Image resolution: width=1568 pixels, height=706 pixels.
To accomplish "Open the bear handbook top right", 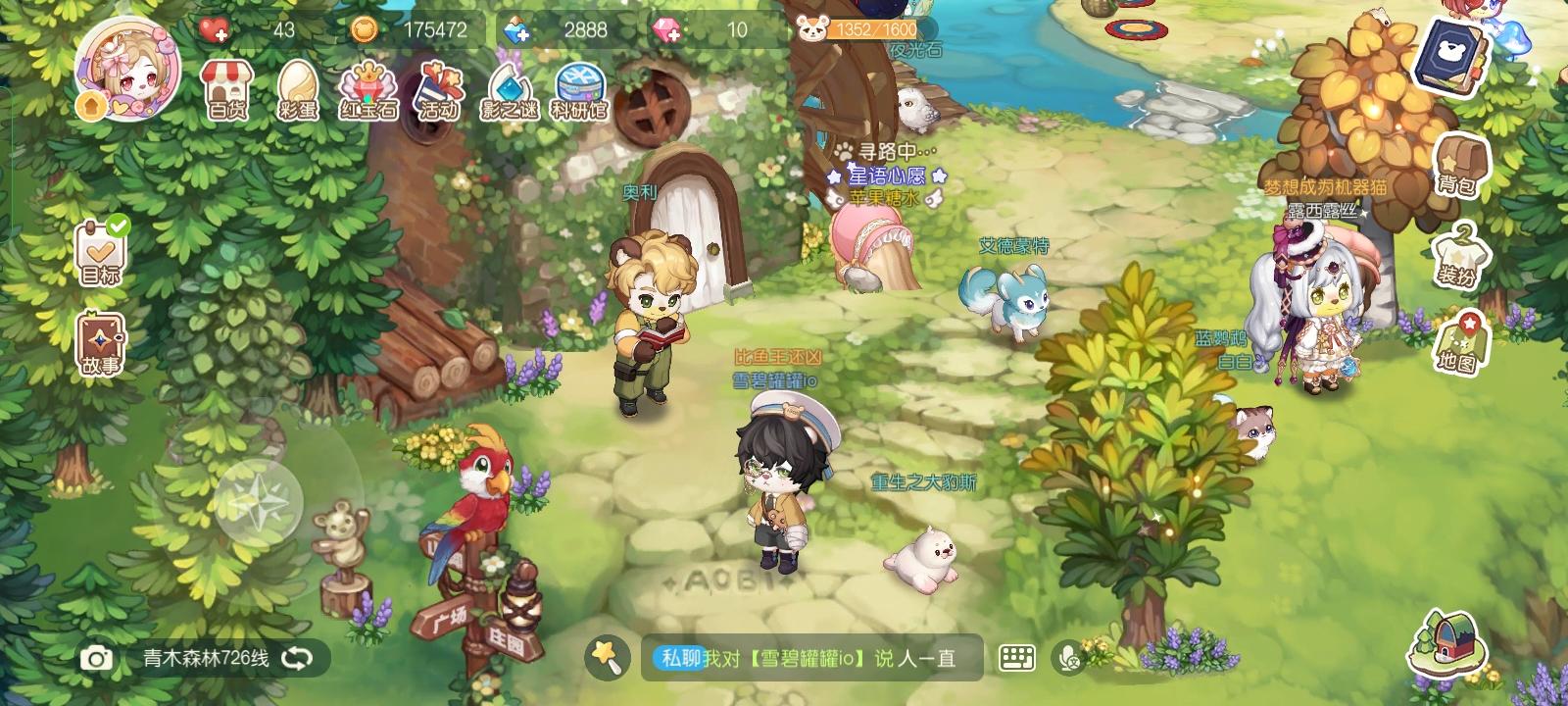I will pyautogui.click(x=1449, y=52).
